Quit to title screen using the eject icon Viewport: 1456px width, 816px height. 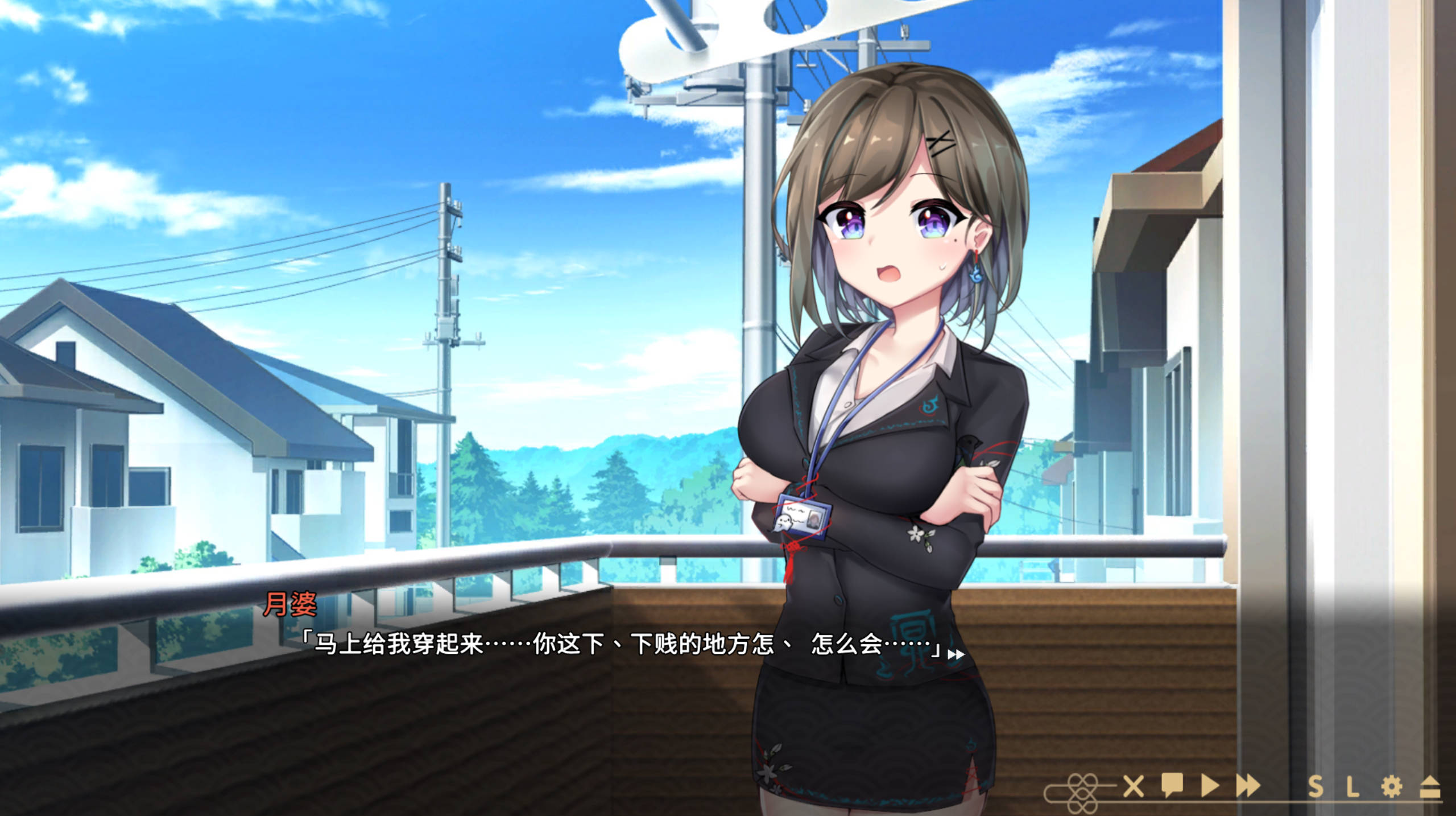[x=1433, y=786]
